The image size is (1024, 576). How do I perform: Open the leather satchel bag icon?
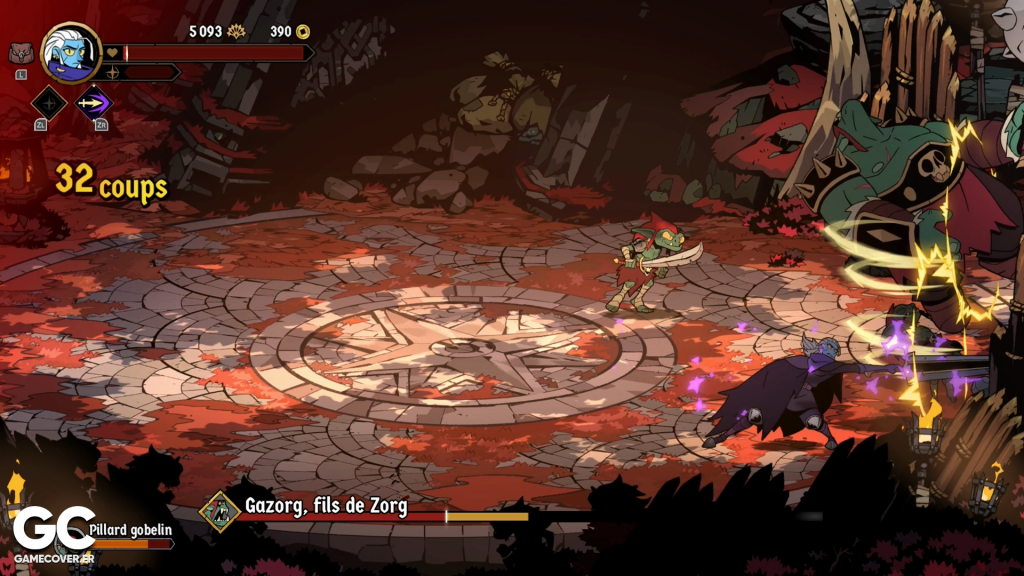click(x=20, y=53)
